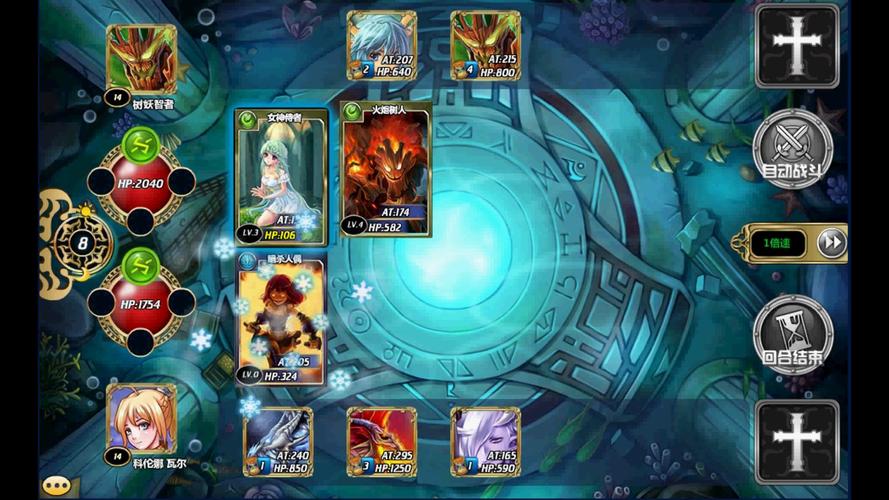Click the enemy hero portrait 树妖智者
This screenshot has height=500, width=889.
coord(142,60)
